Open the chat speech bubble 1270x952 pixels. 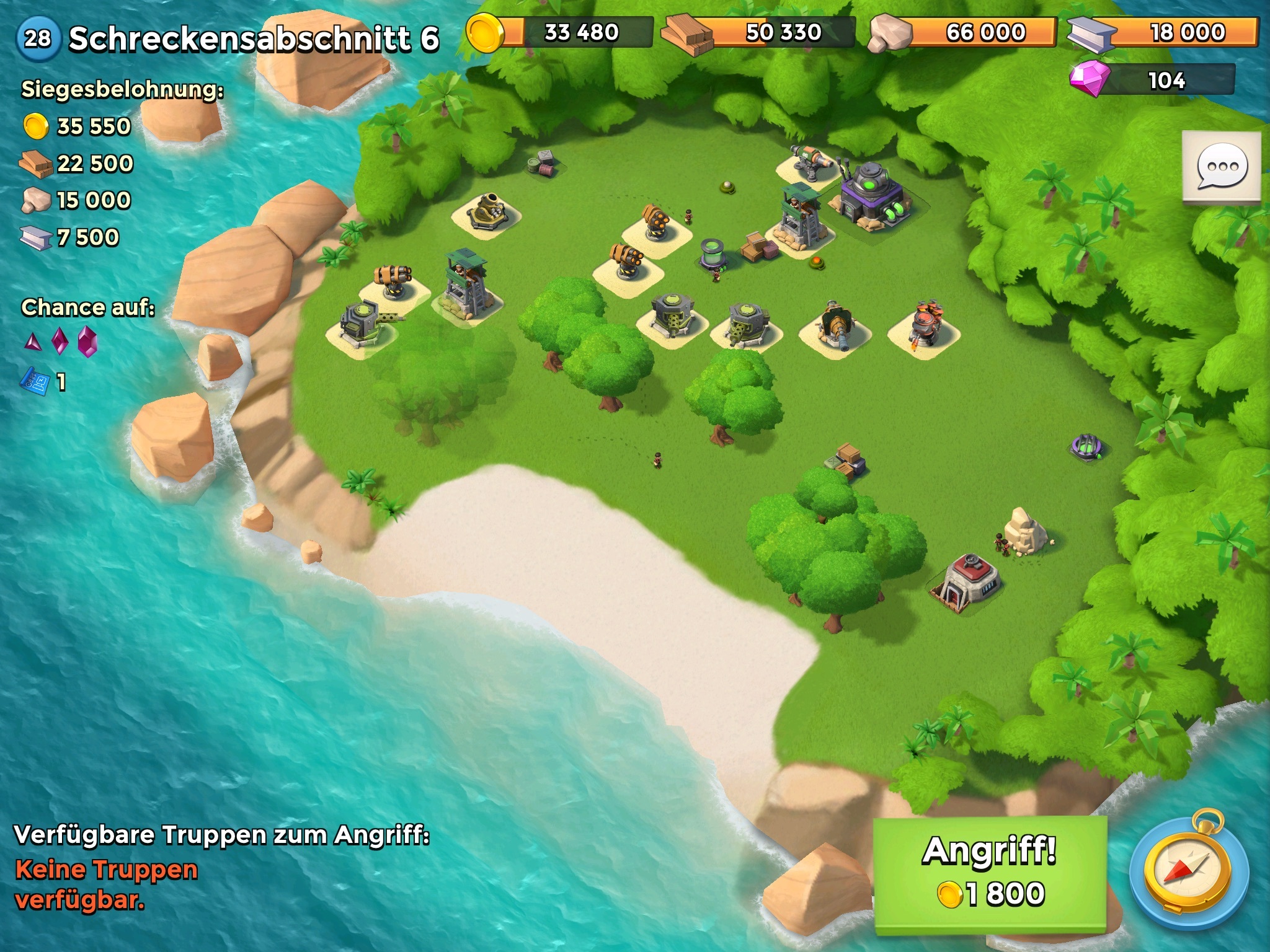point(1220,166)
